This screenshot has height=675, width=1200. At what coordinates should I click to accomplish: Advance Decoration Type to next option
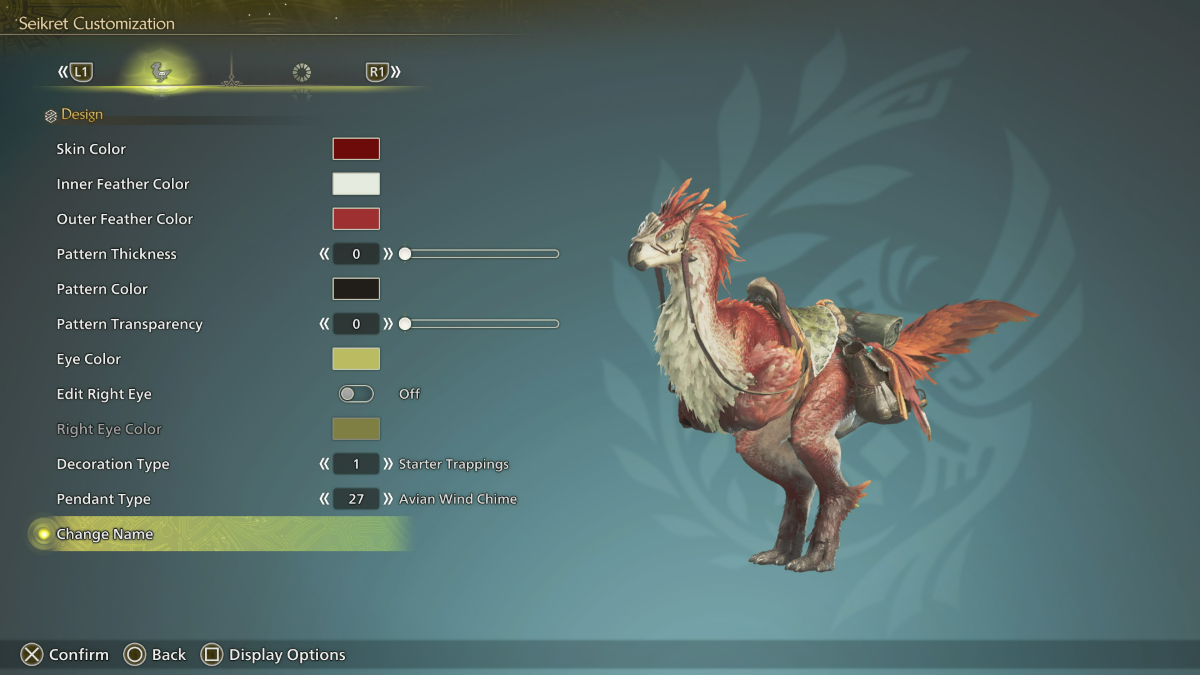388,464
